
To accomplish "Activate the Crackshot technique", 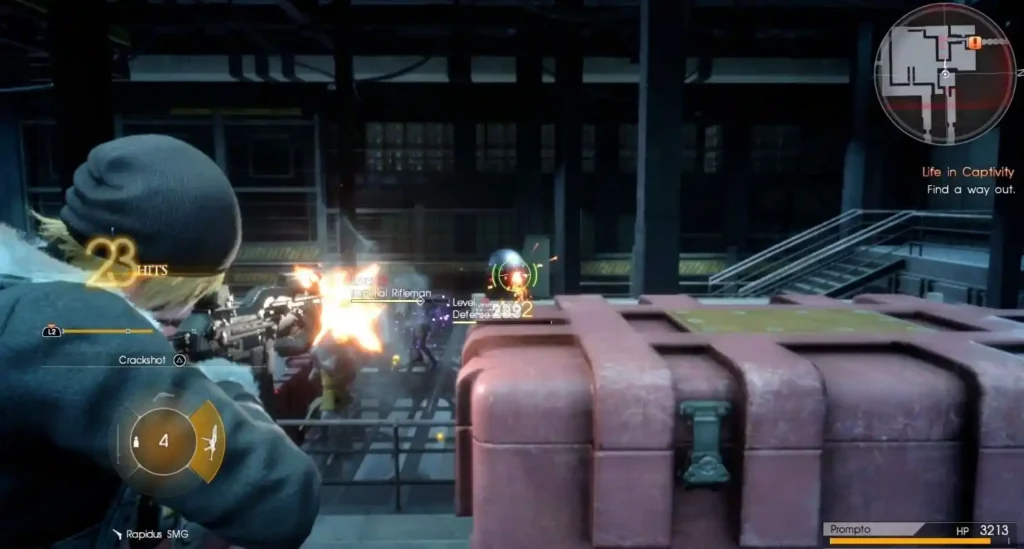I will point(152,360).
